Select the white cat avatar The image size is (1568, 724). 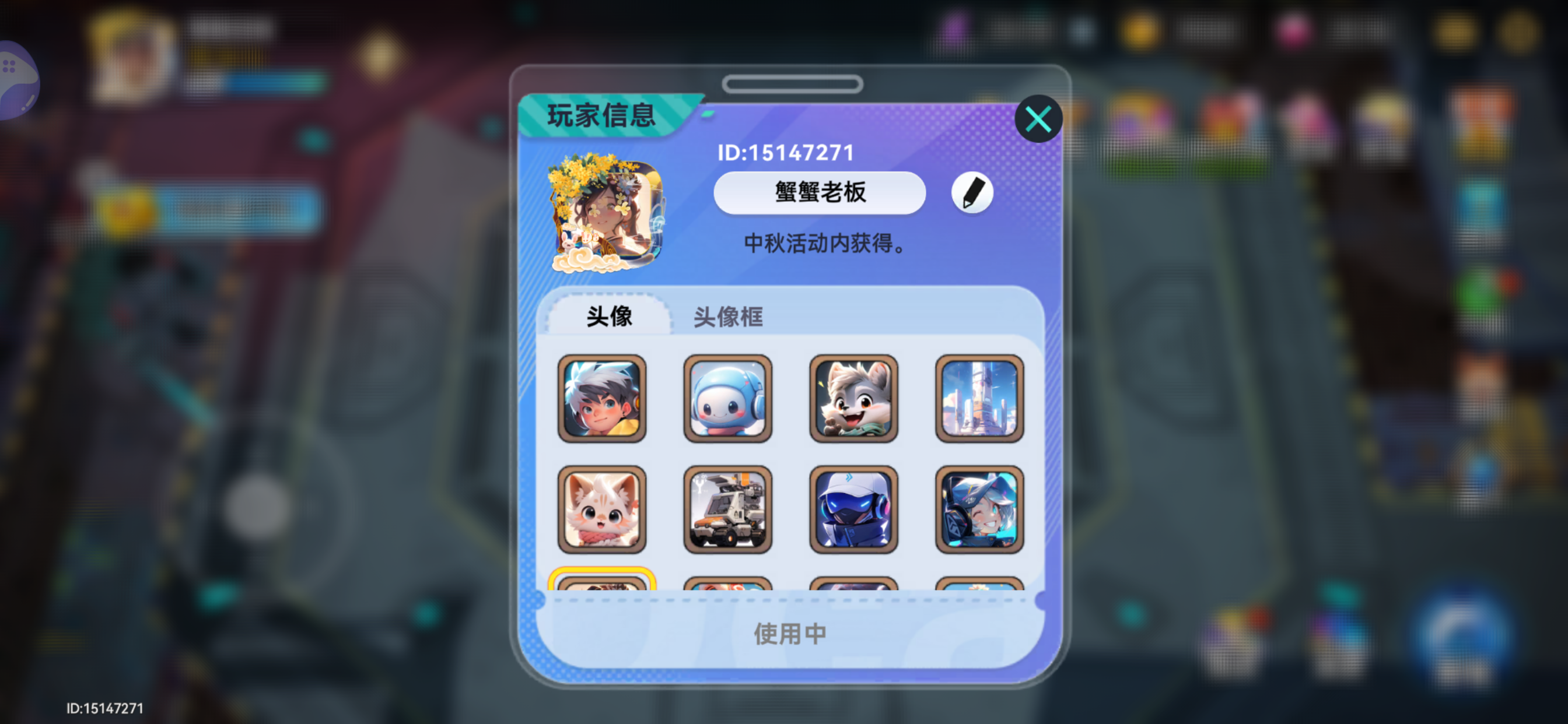603,510
